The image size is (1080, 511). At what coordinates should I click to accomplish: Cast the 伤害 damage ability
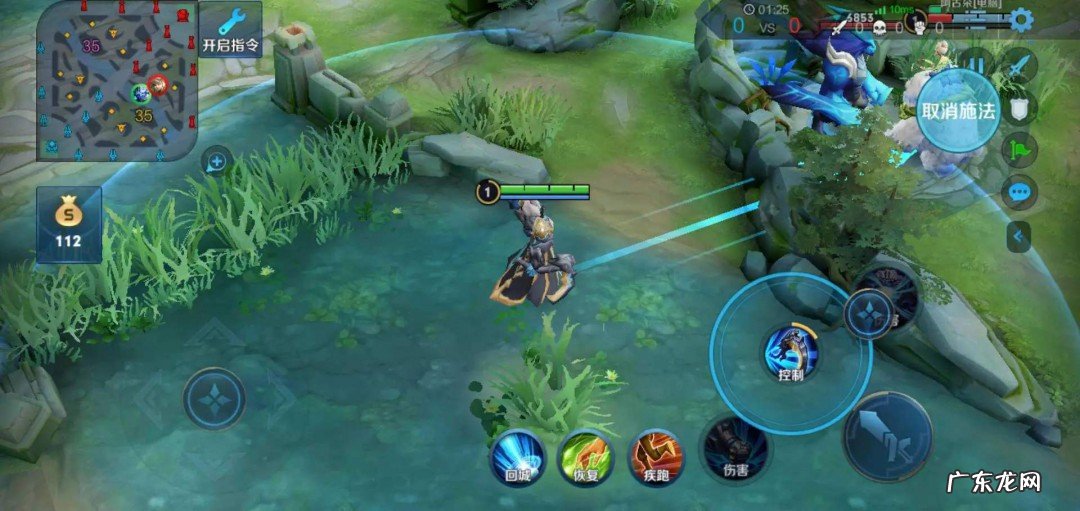[x=735, y=450]
